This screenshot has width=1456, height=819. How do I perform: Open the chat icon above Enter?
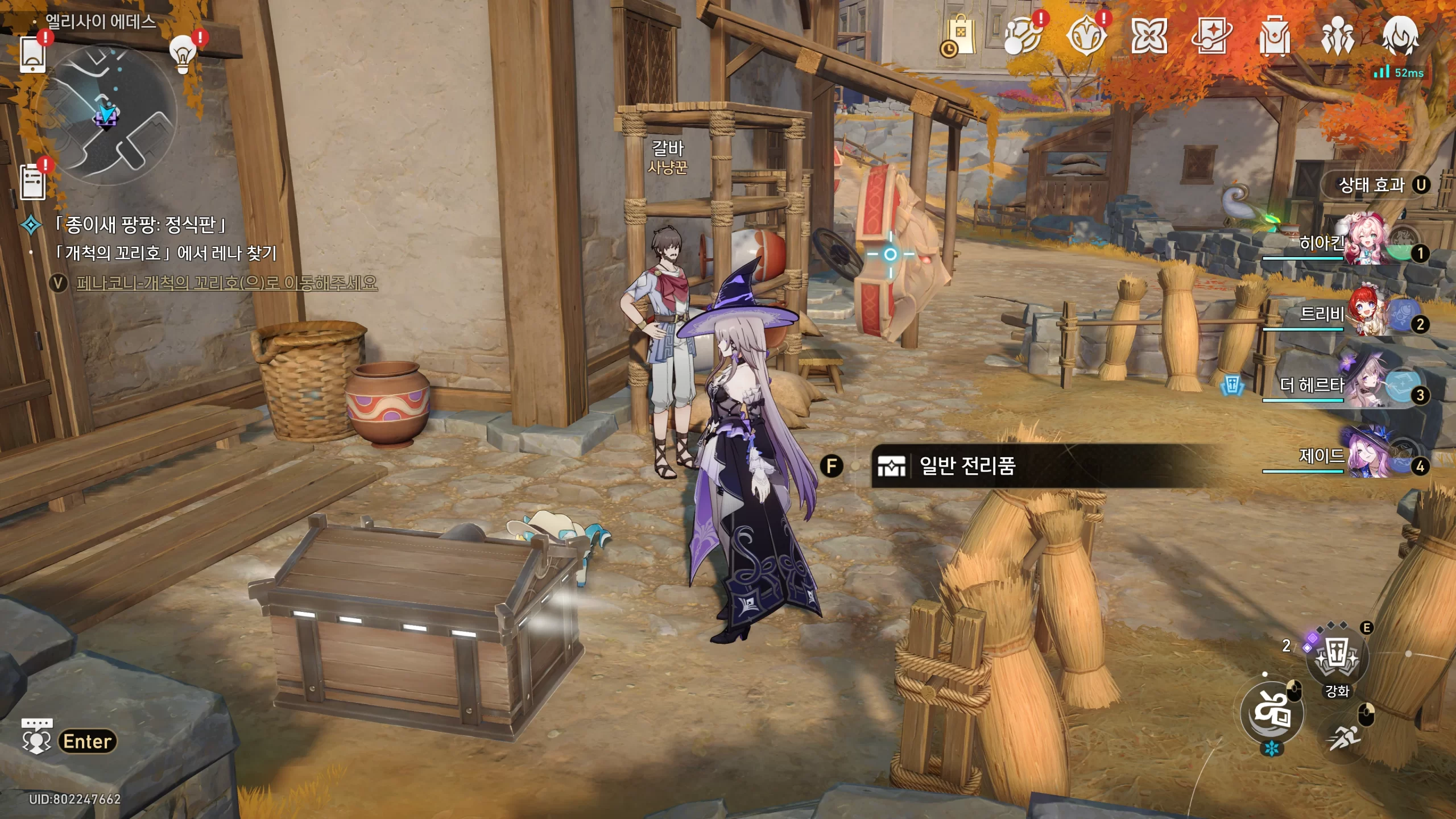(36, 735)
